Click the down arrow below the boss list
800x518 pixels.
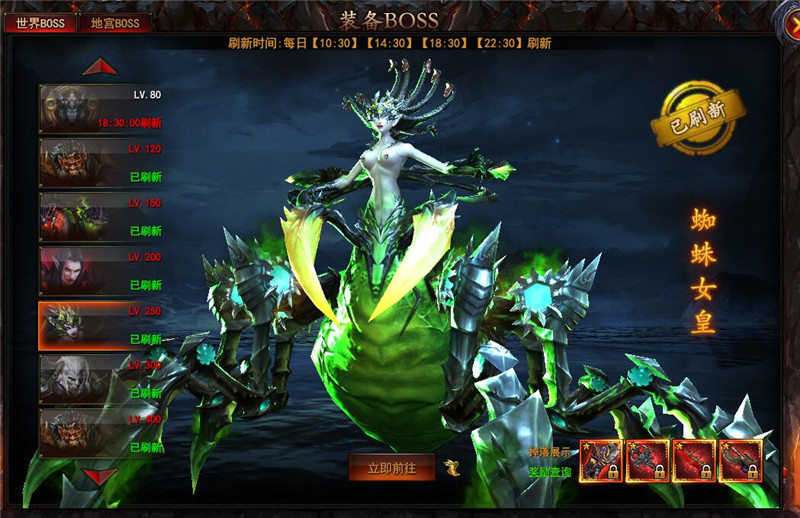pyautogui.click(x=100, y=476)
